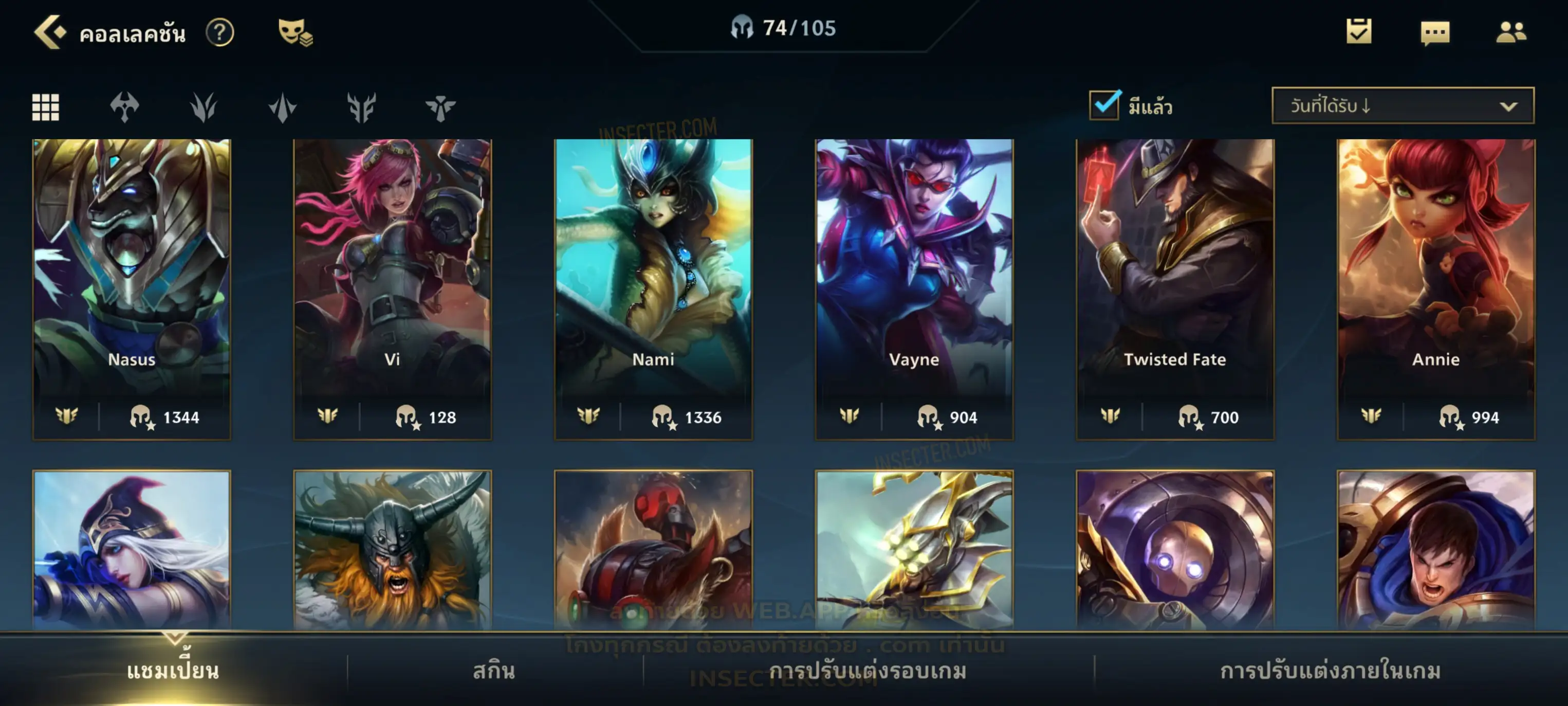This screenshot has height=706, width=1568.
Task: Open the chat speech bubble
Action: pos(1435,33)
